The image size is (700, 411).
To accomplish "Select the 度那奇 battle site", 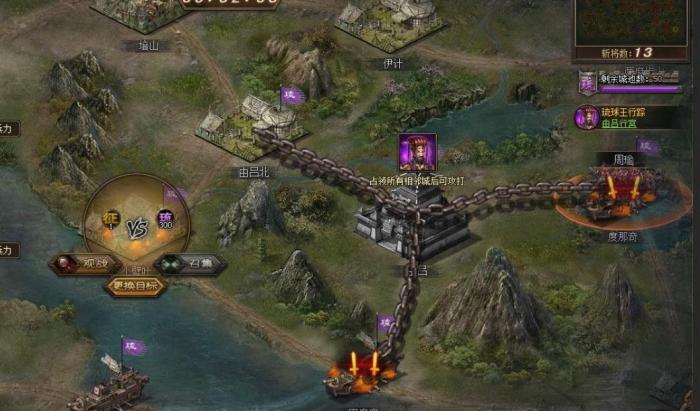I will click(x=610, y=195).
